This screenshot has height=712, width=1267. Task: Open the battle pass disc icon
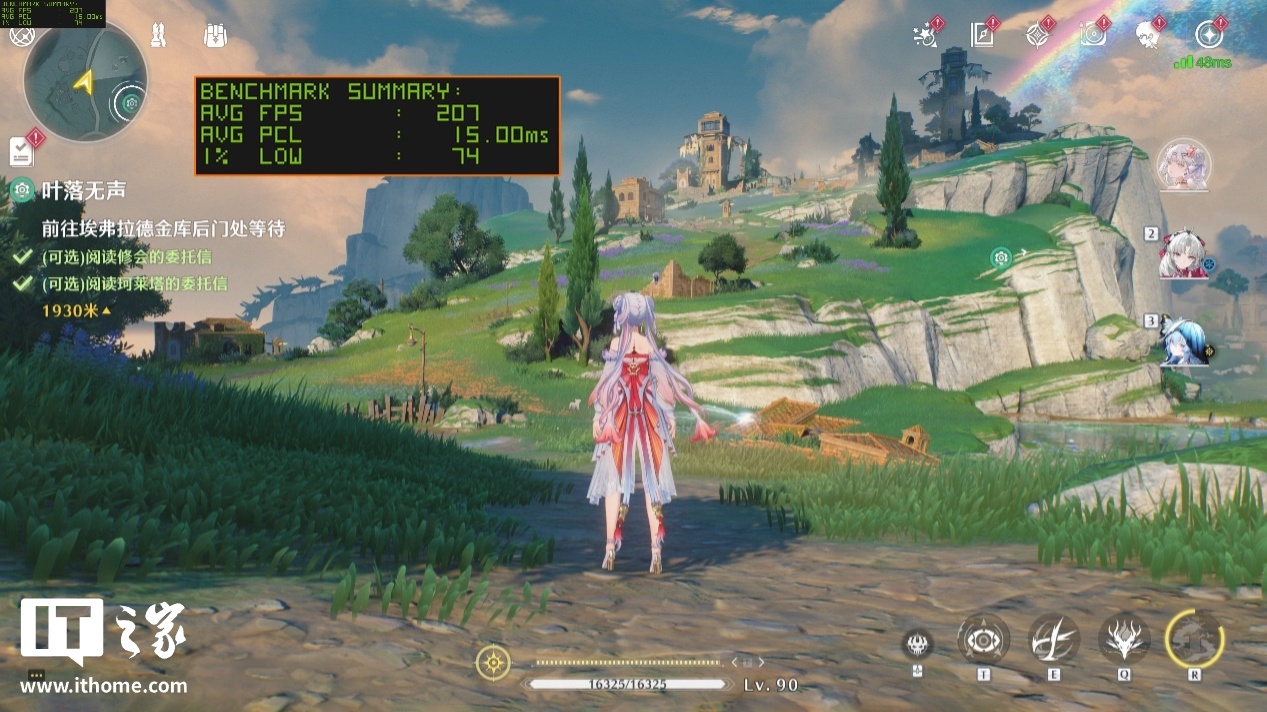point(1092,35)
